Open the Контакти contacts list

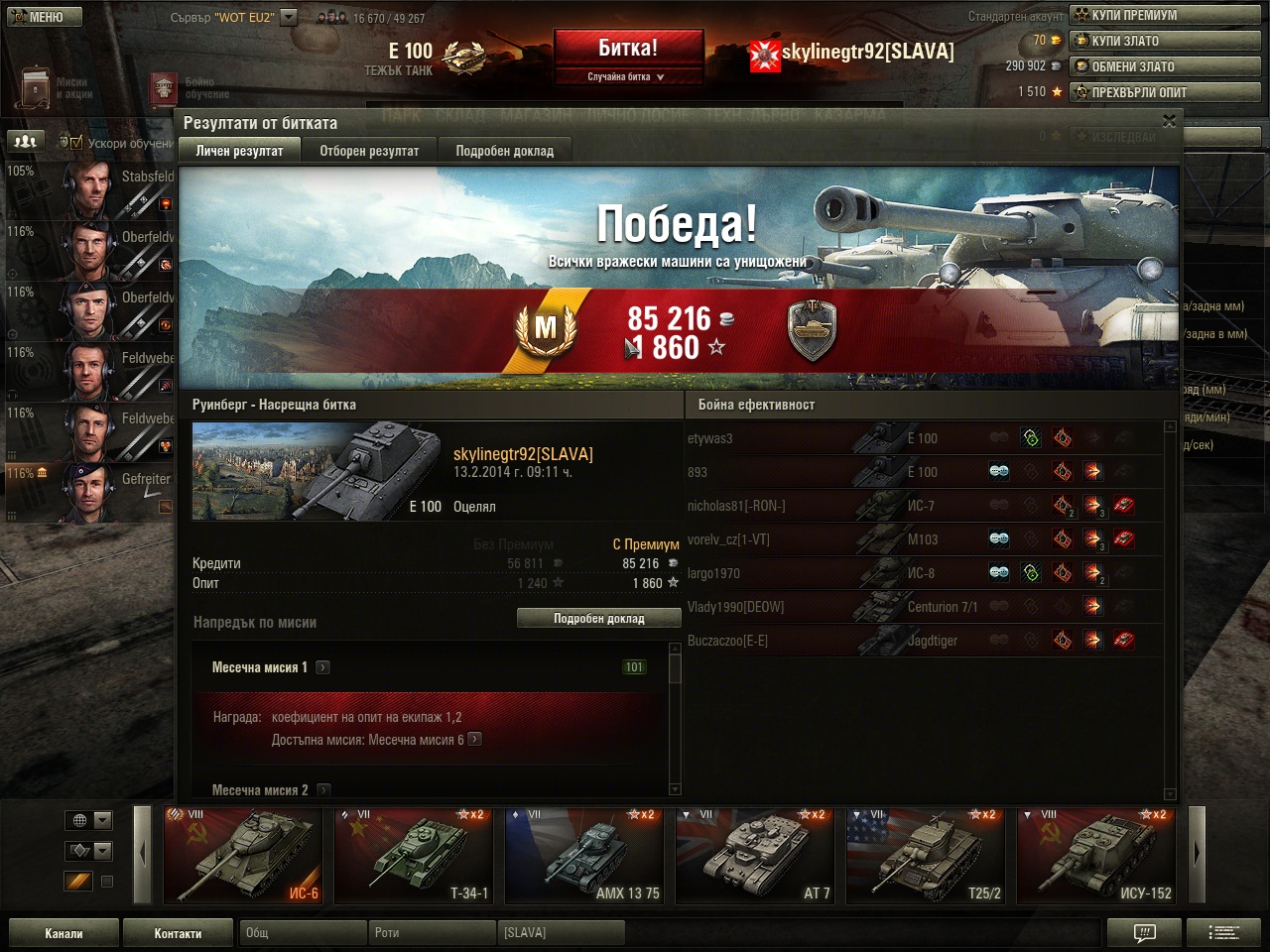coord(178,933)
